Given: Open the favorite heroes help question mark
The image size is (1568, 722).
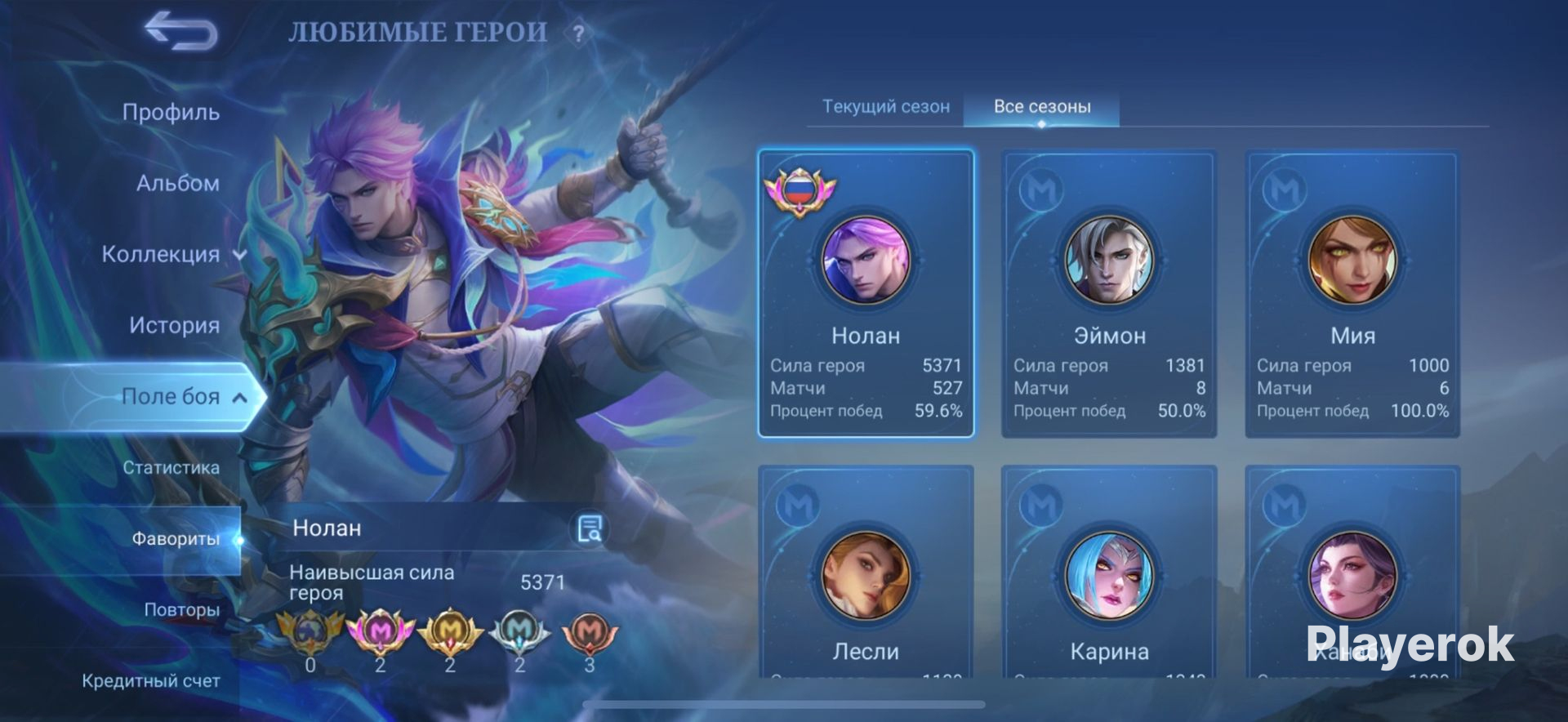Looking at the screenshot, I should [x=578, y=34].
